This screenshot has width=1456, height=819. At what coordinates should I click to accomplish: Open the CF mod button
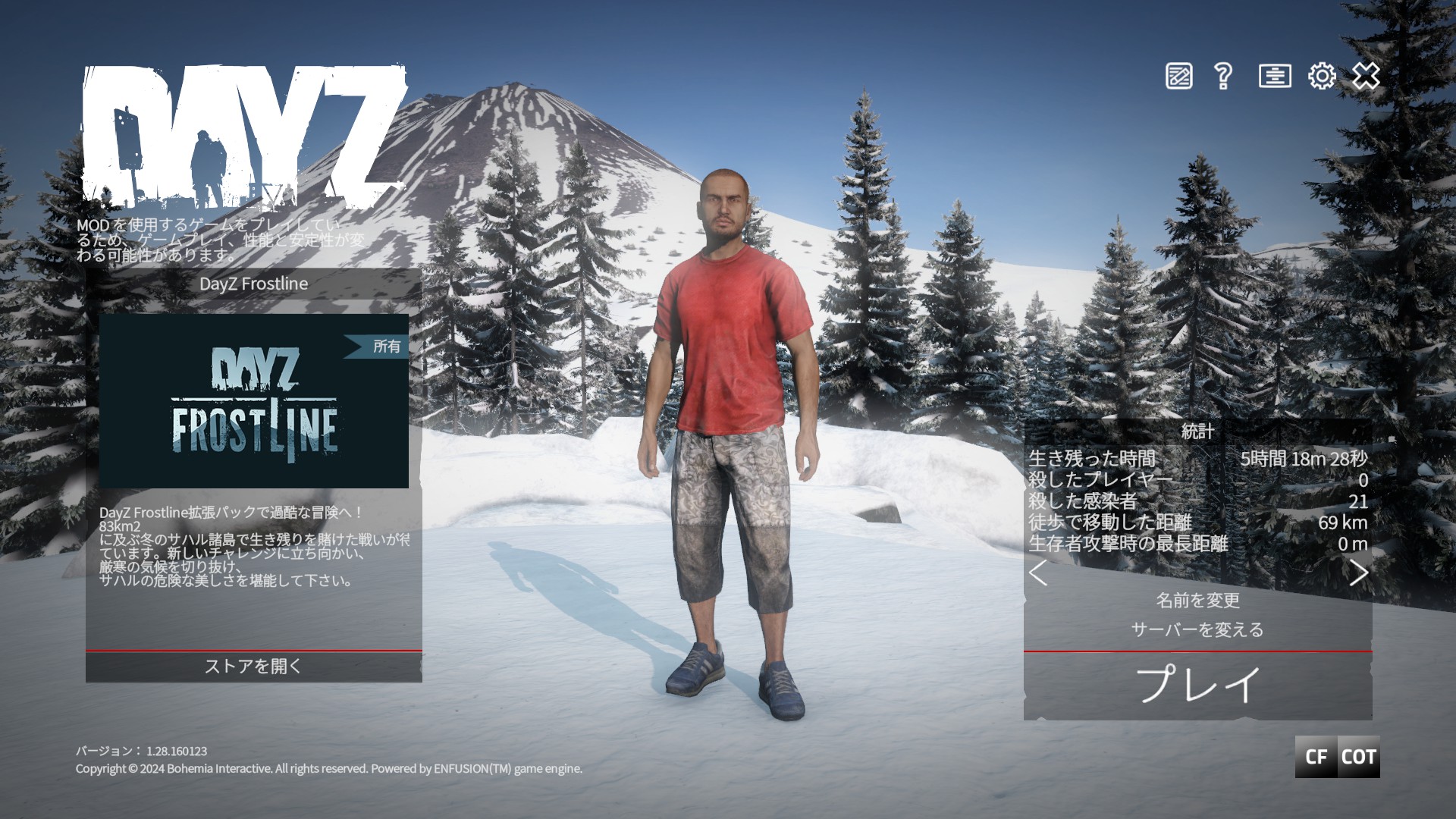tap(1316, 757)
